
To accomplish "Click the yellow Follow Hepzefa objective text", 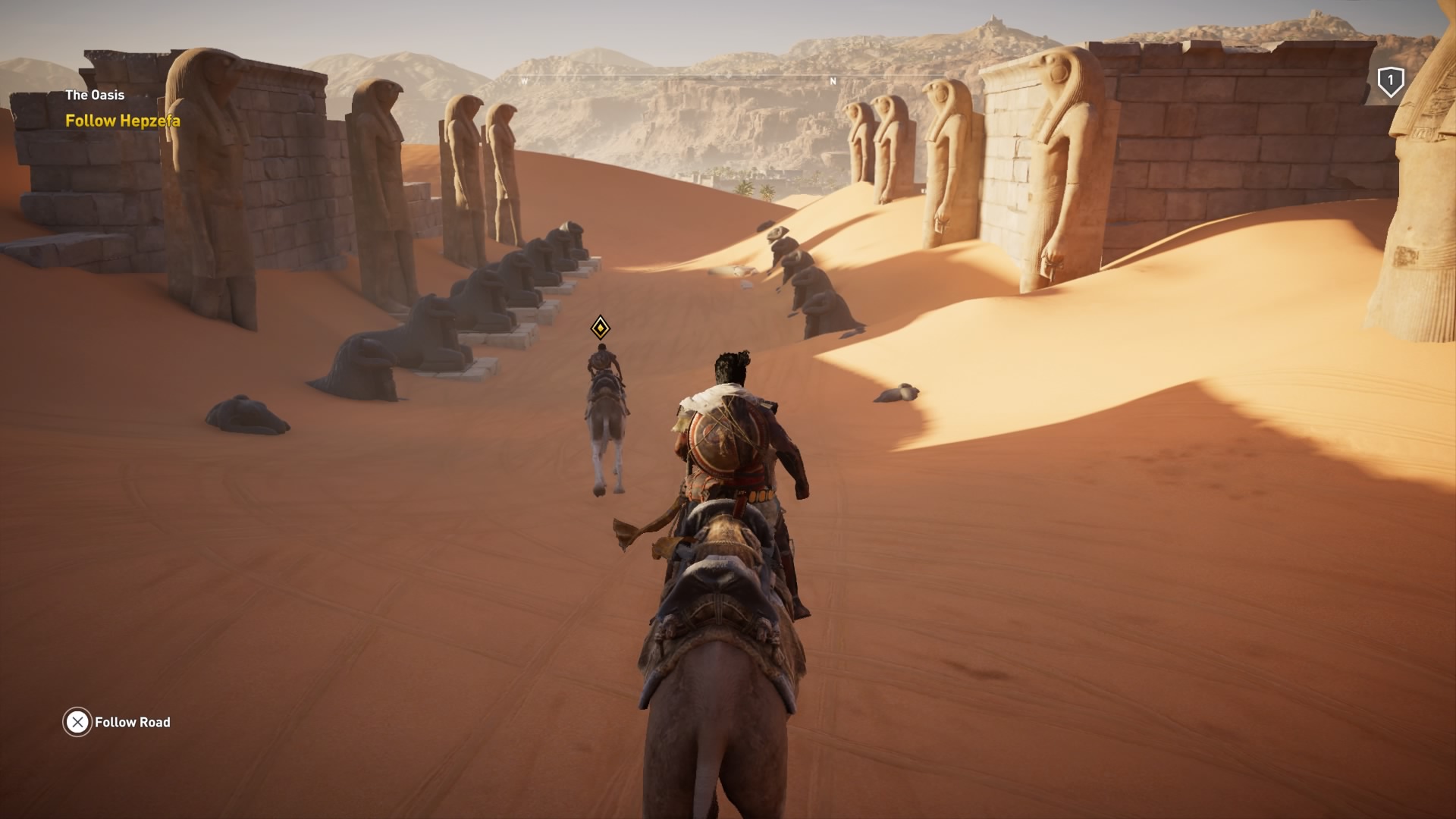I will (123, 120).
